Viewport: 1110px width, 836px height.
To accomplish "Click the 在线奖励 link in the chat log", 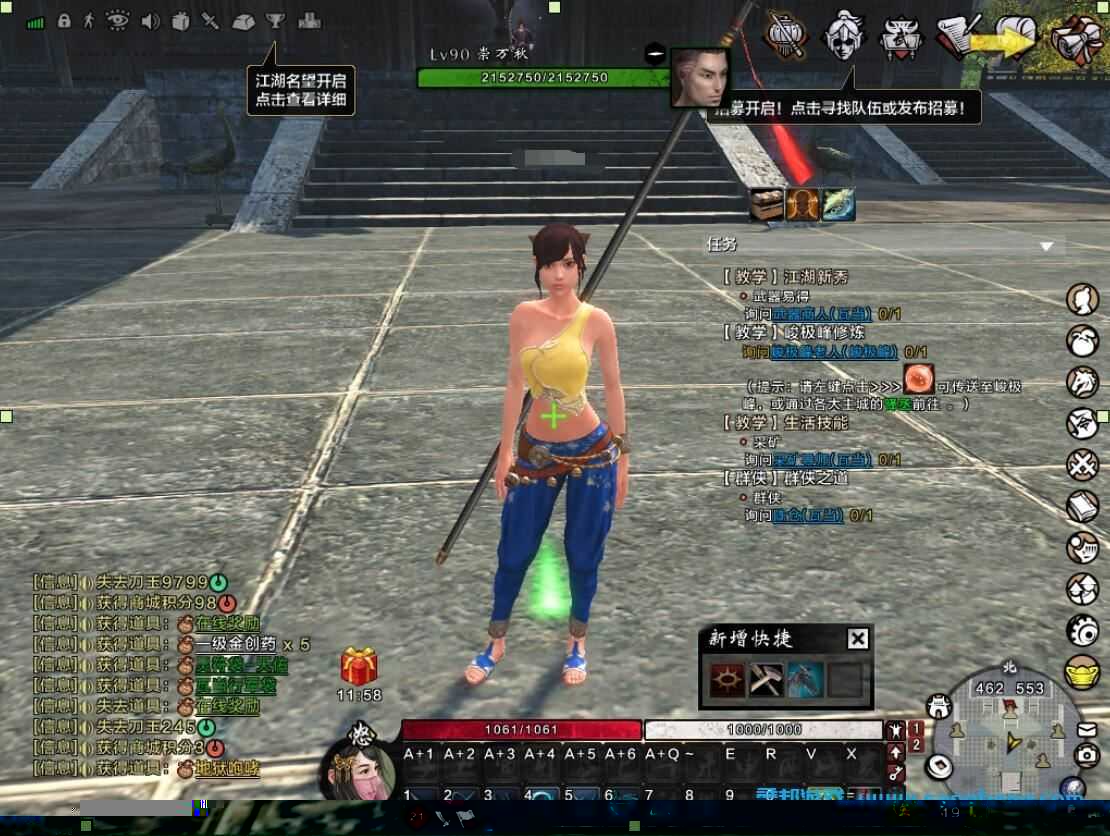I will point(227,622).
